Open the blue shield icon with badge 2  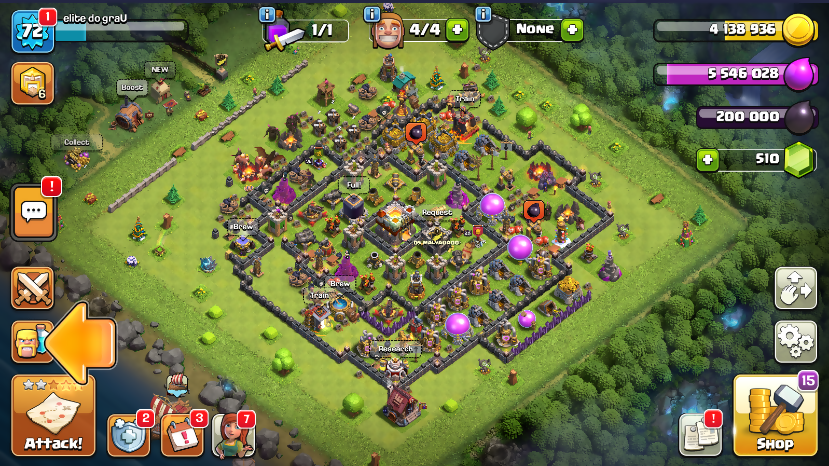[128, 435]
